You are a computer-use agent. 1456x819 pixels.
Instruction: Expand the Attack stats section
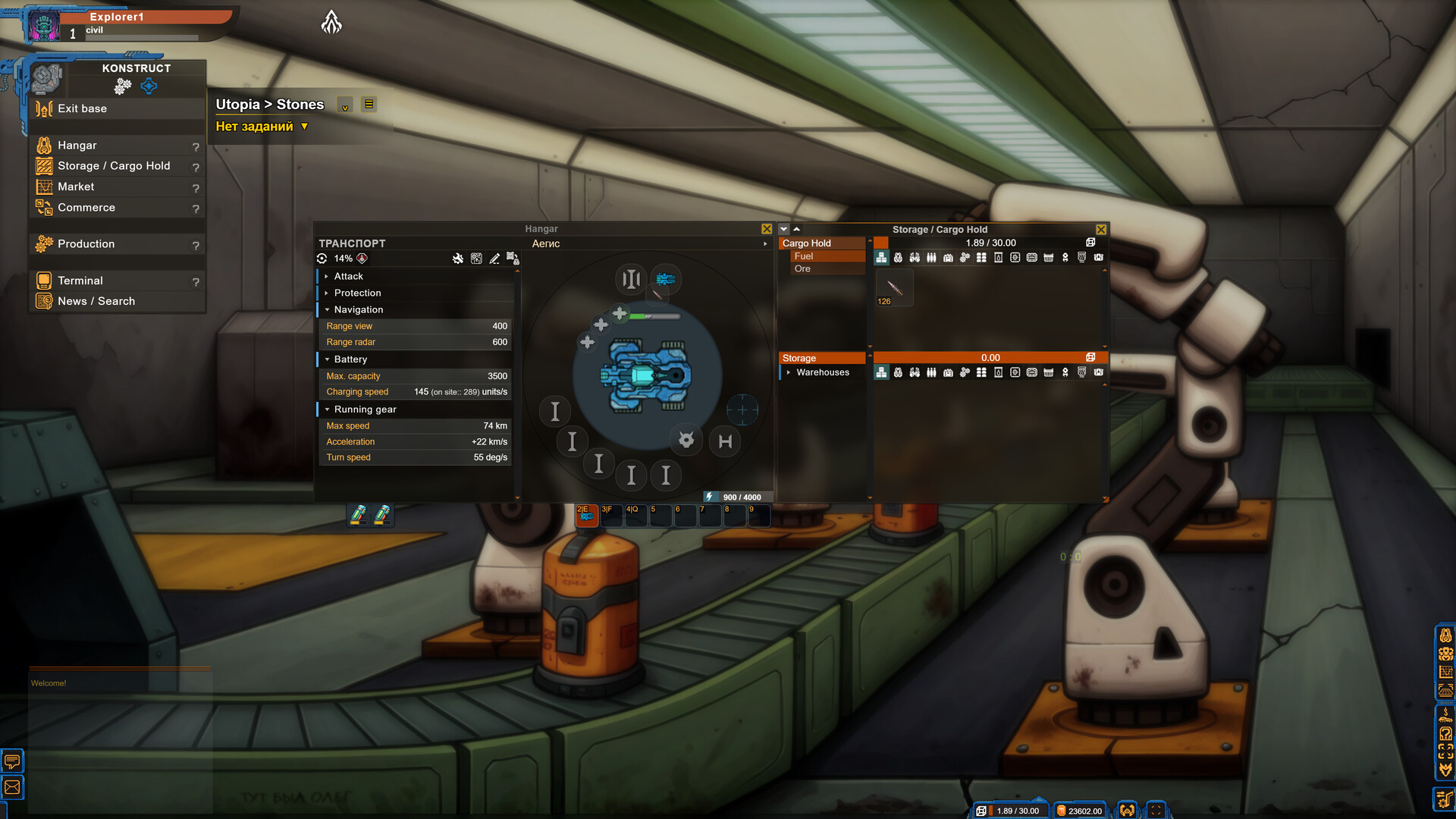point(348,277)
